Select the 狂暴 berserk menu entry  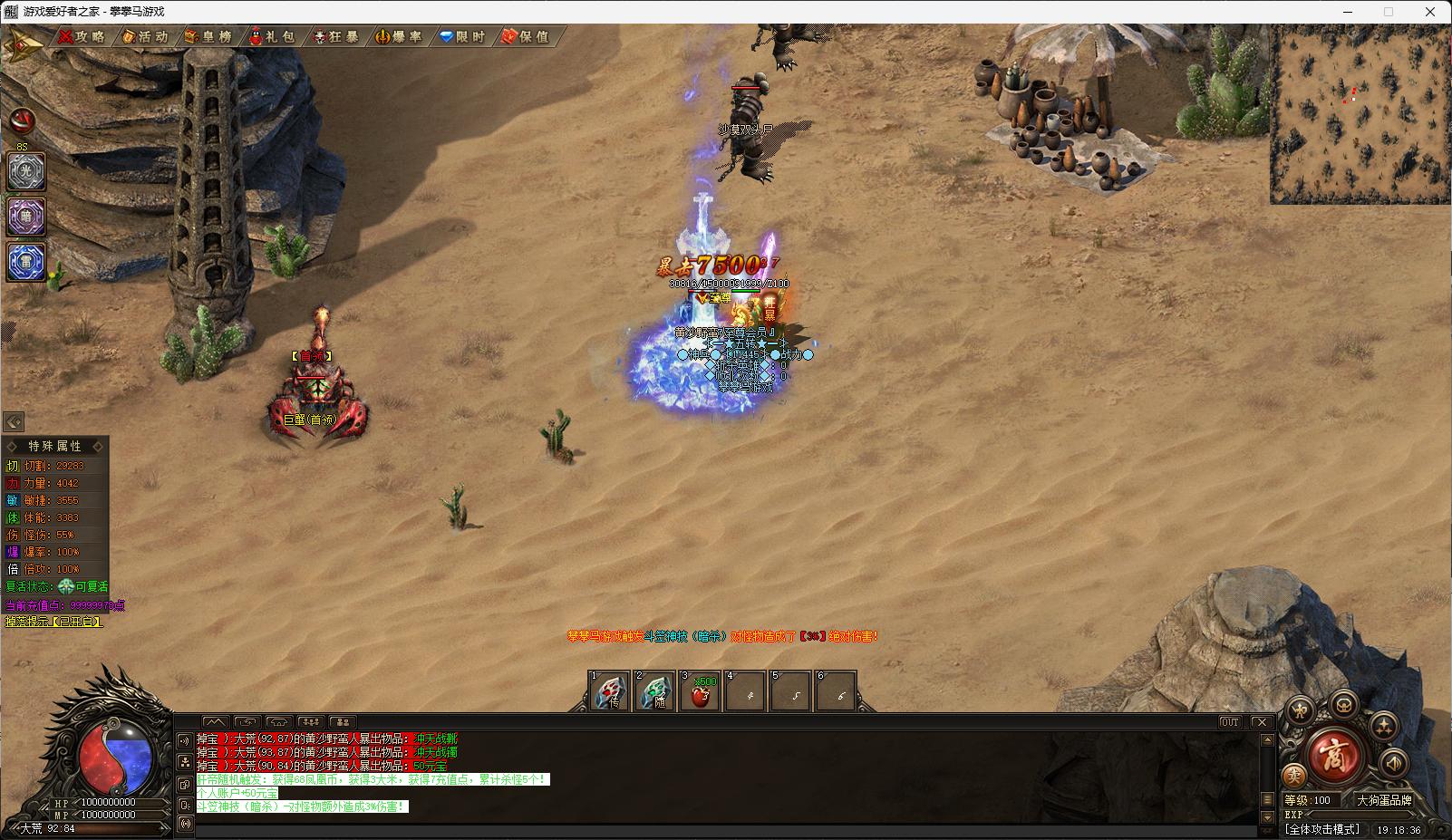[336, 37]
